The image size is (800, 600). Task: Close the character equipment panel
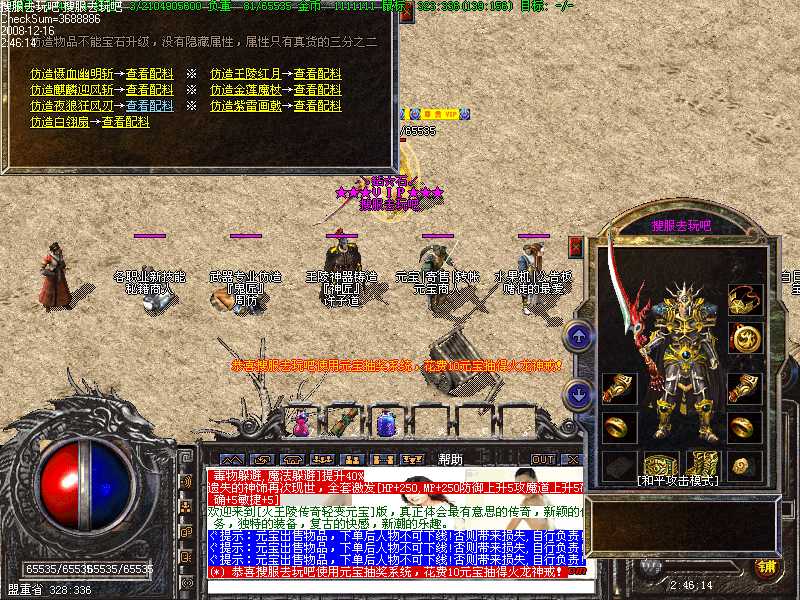576,246
